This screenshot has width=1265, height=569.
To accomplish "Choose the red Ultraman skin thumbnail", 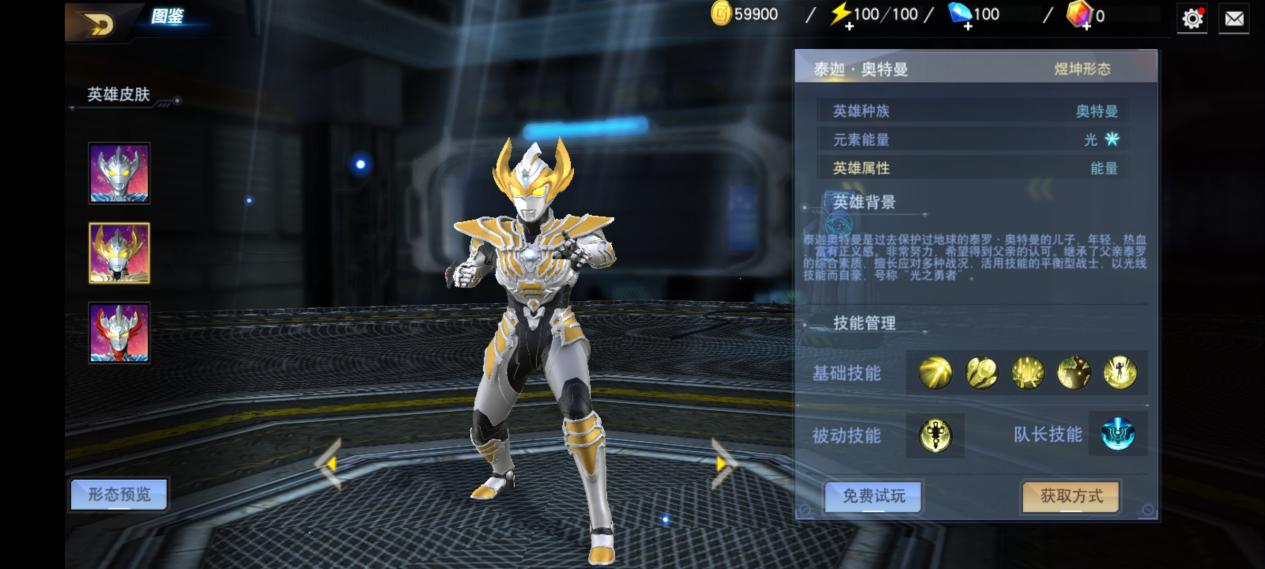I will pyautogui.click(x=119, y=333).
